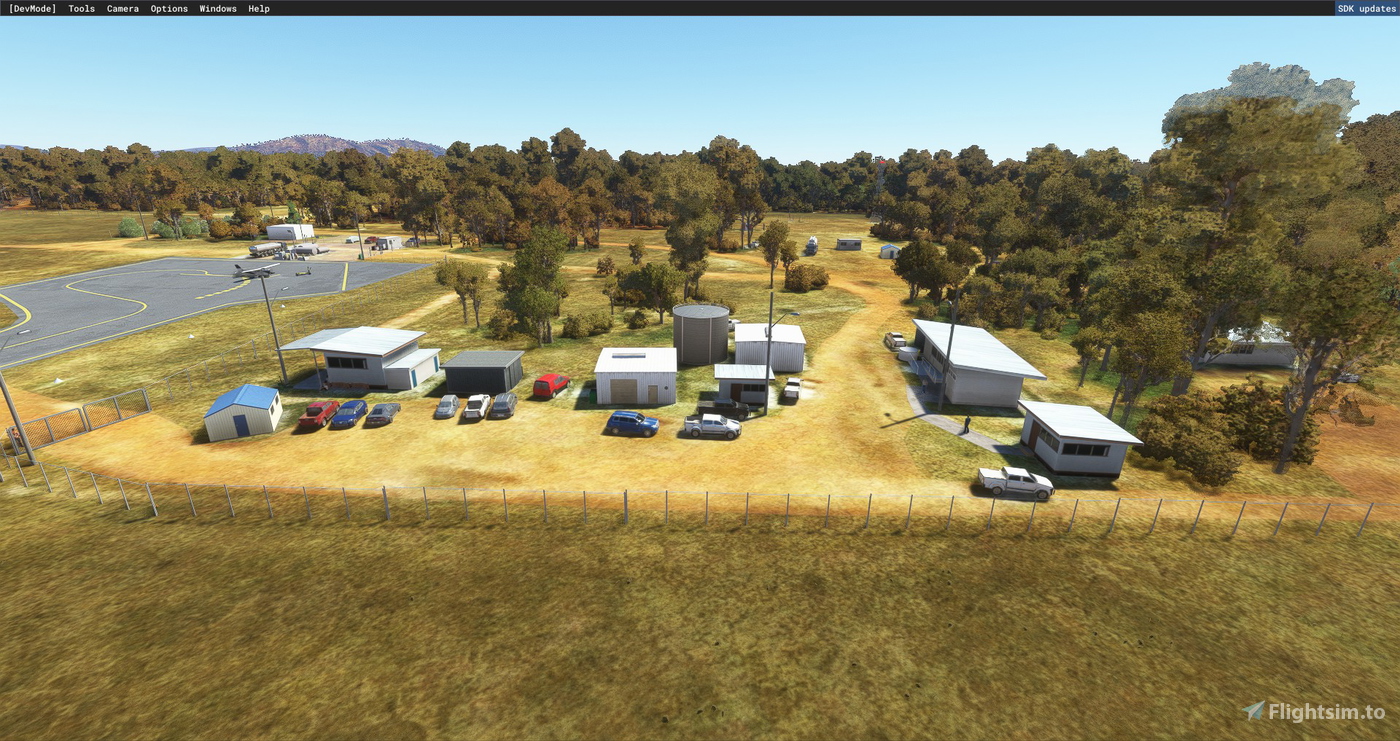Open the [DevMode] menu
Viewport: 1400px width, 741px height.
click(31, 8)
